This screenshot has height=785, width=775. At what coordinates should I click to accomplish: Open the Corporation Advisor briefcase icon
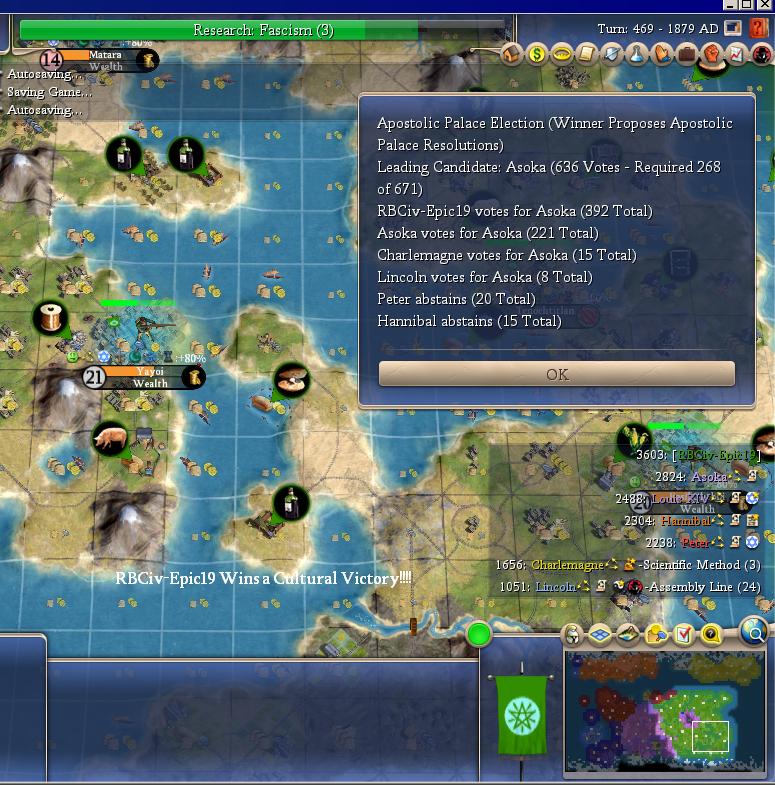coord(686,54)
